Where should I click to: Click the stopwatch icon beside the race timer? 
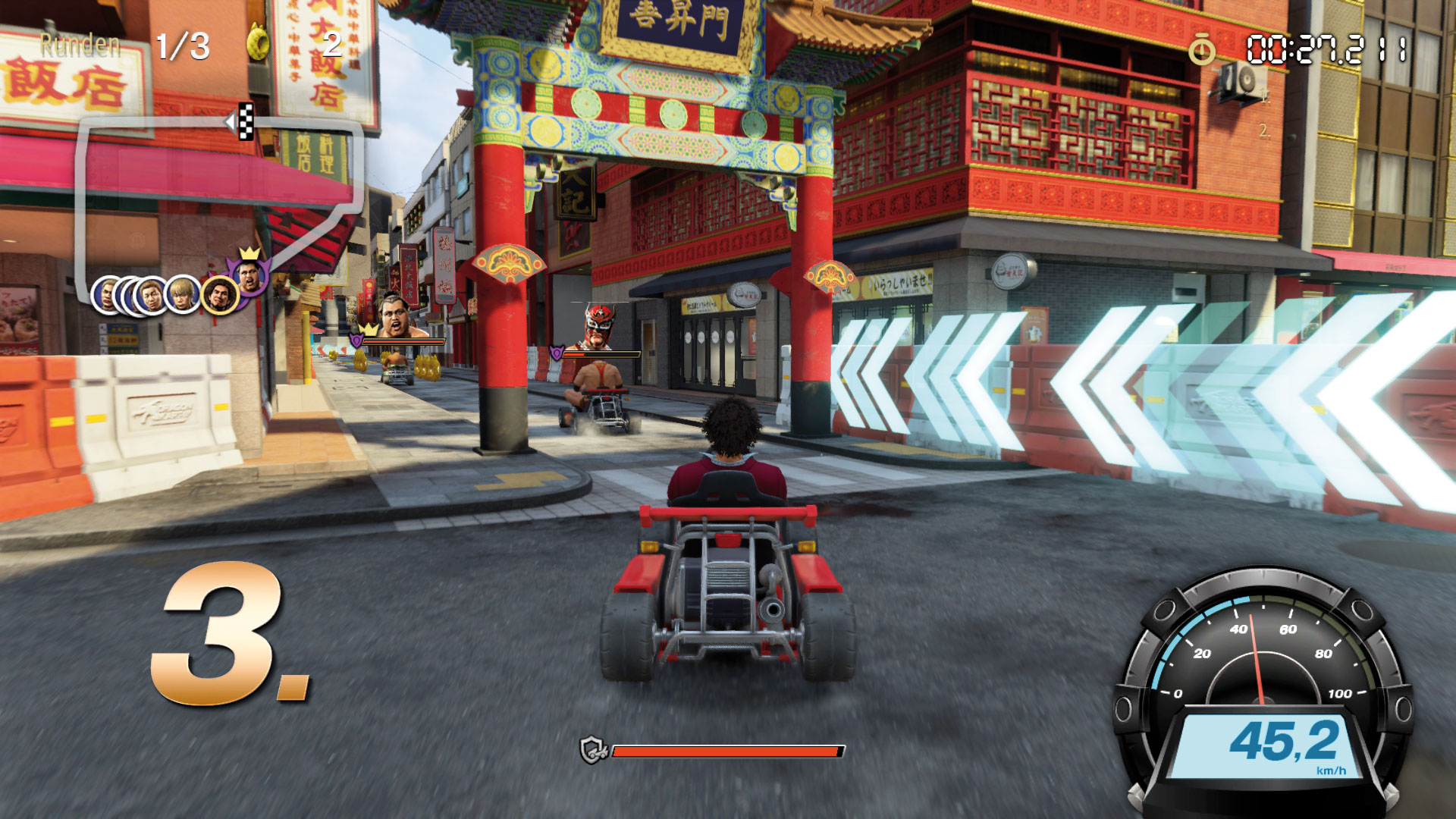1201,51
